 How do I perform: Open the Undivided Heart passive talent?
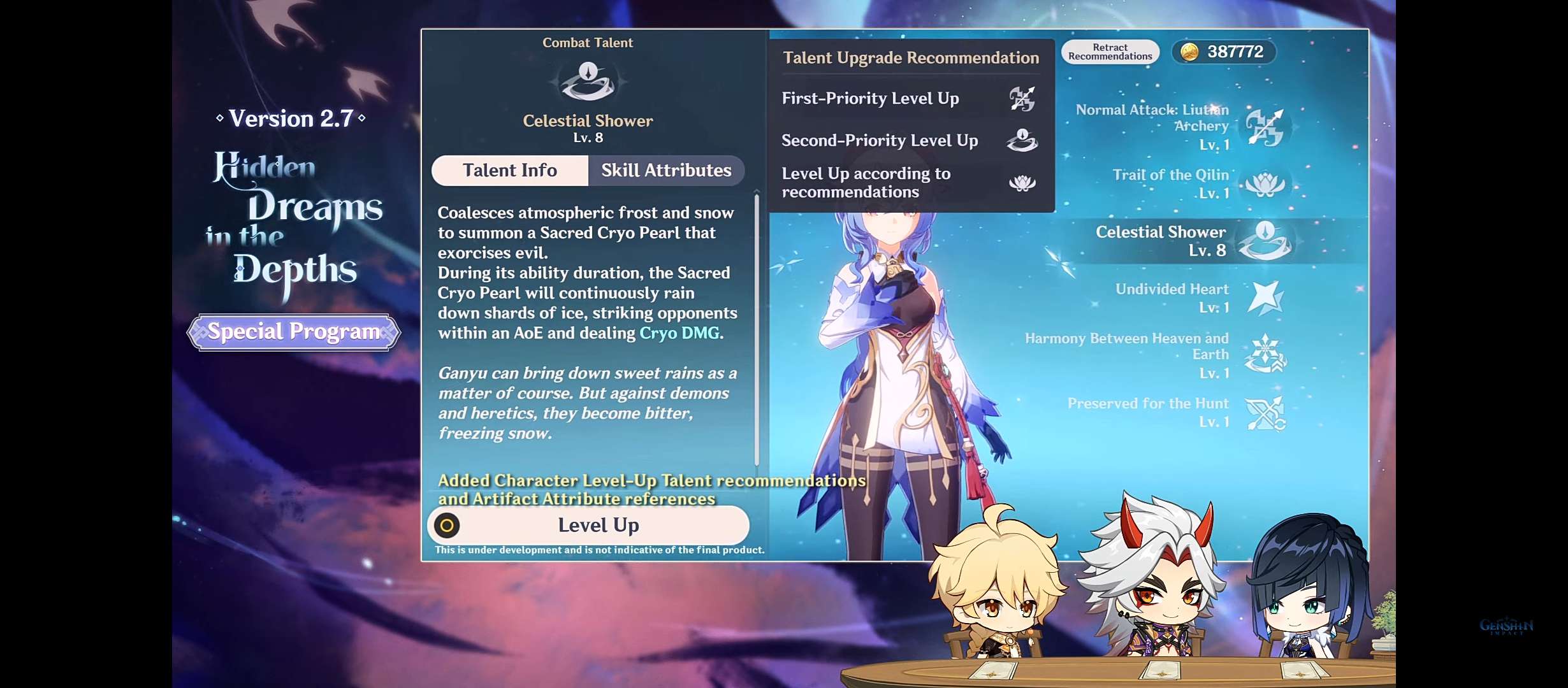pos(1265,297)
